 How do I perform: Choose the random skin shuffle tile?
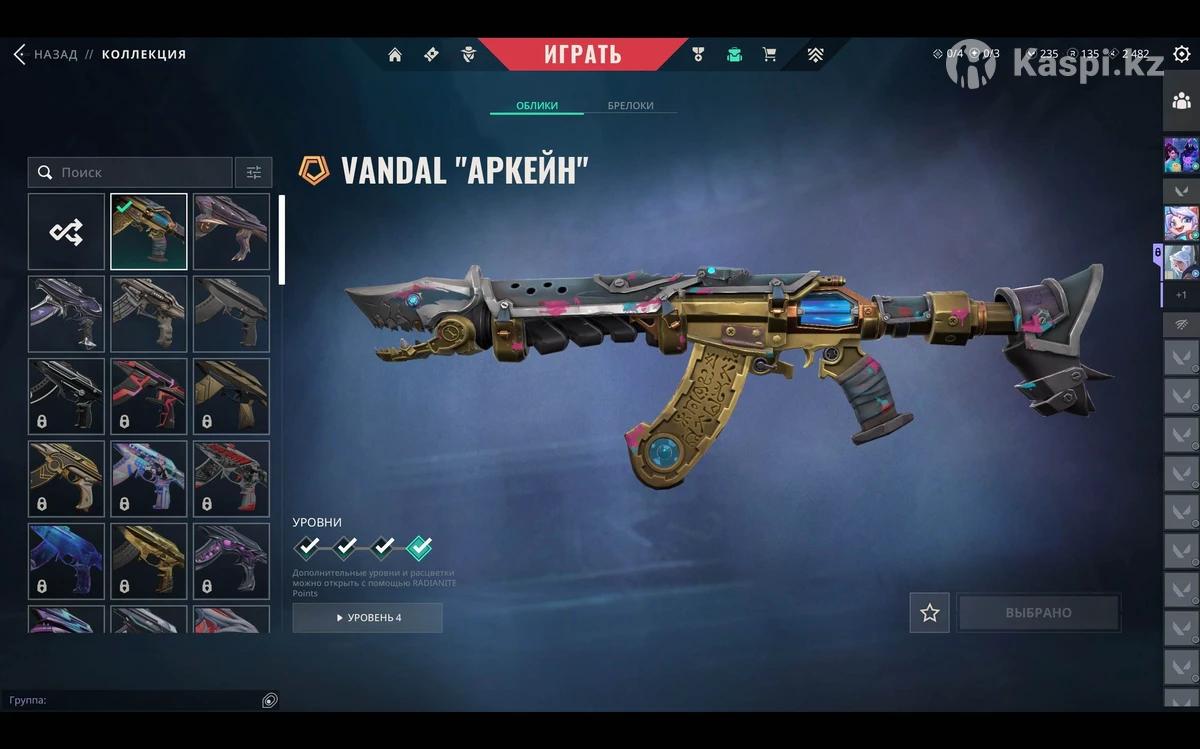(66, 232)
